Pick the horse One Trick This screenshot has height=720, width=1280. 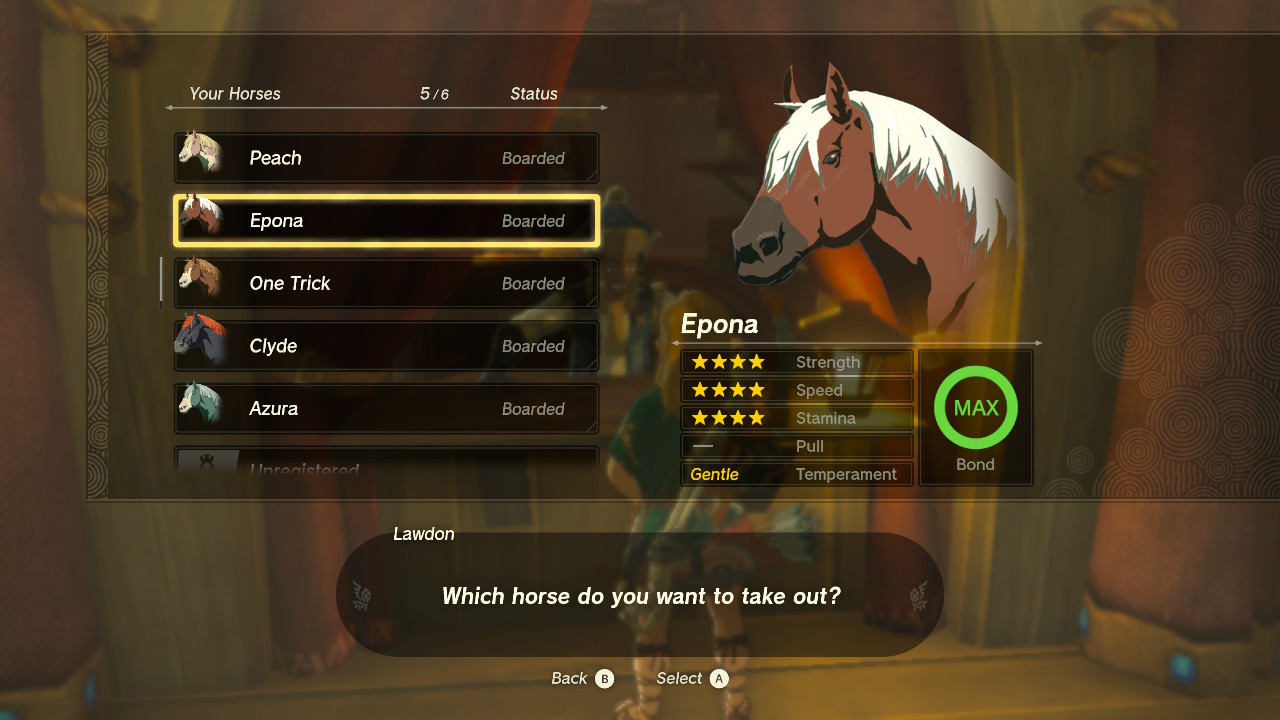coord(386,284)
